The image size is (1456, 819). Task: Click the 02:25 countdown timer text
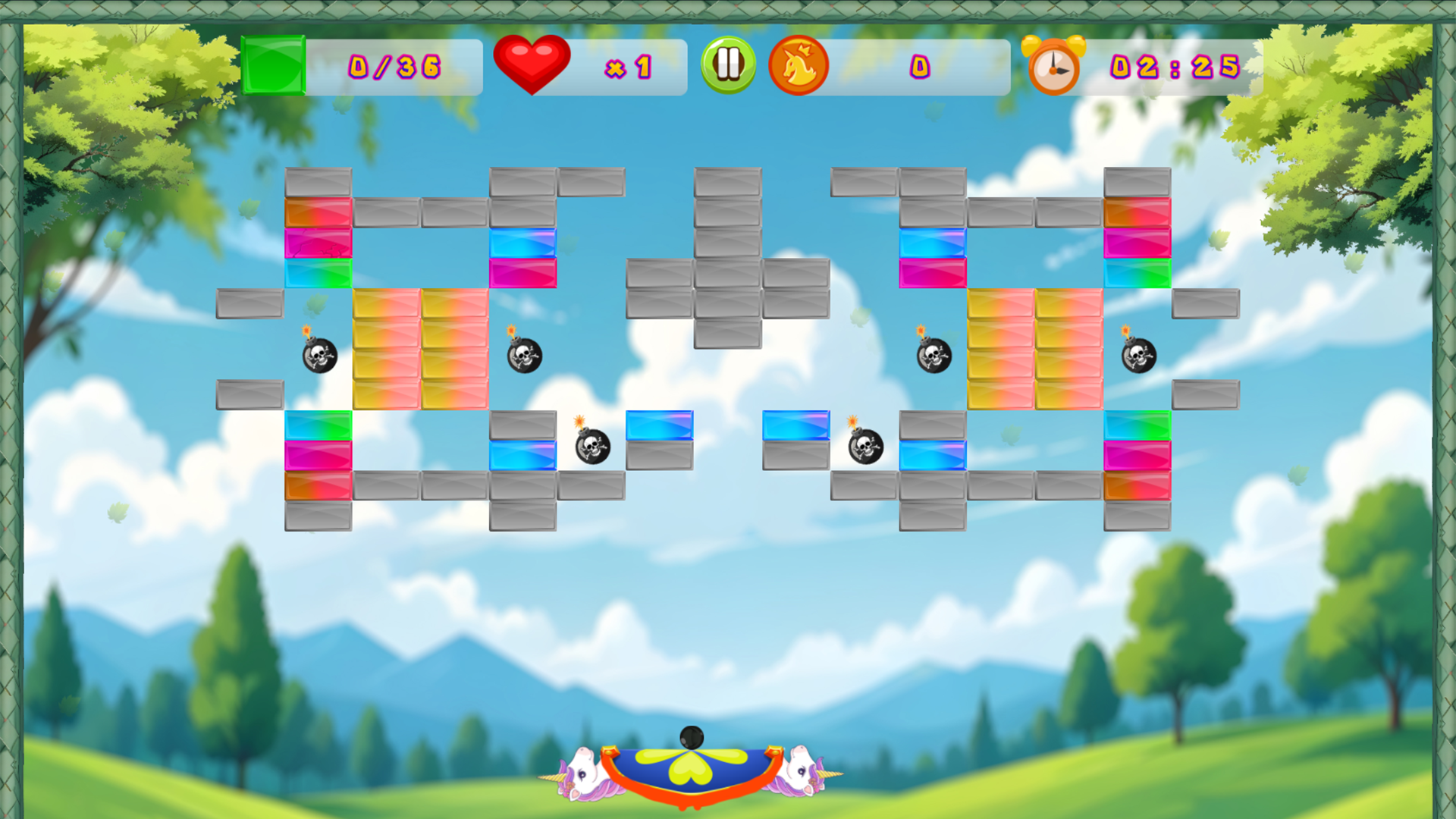(1172, 68)
